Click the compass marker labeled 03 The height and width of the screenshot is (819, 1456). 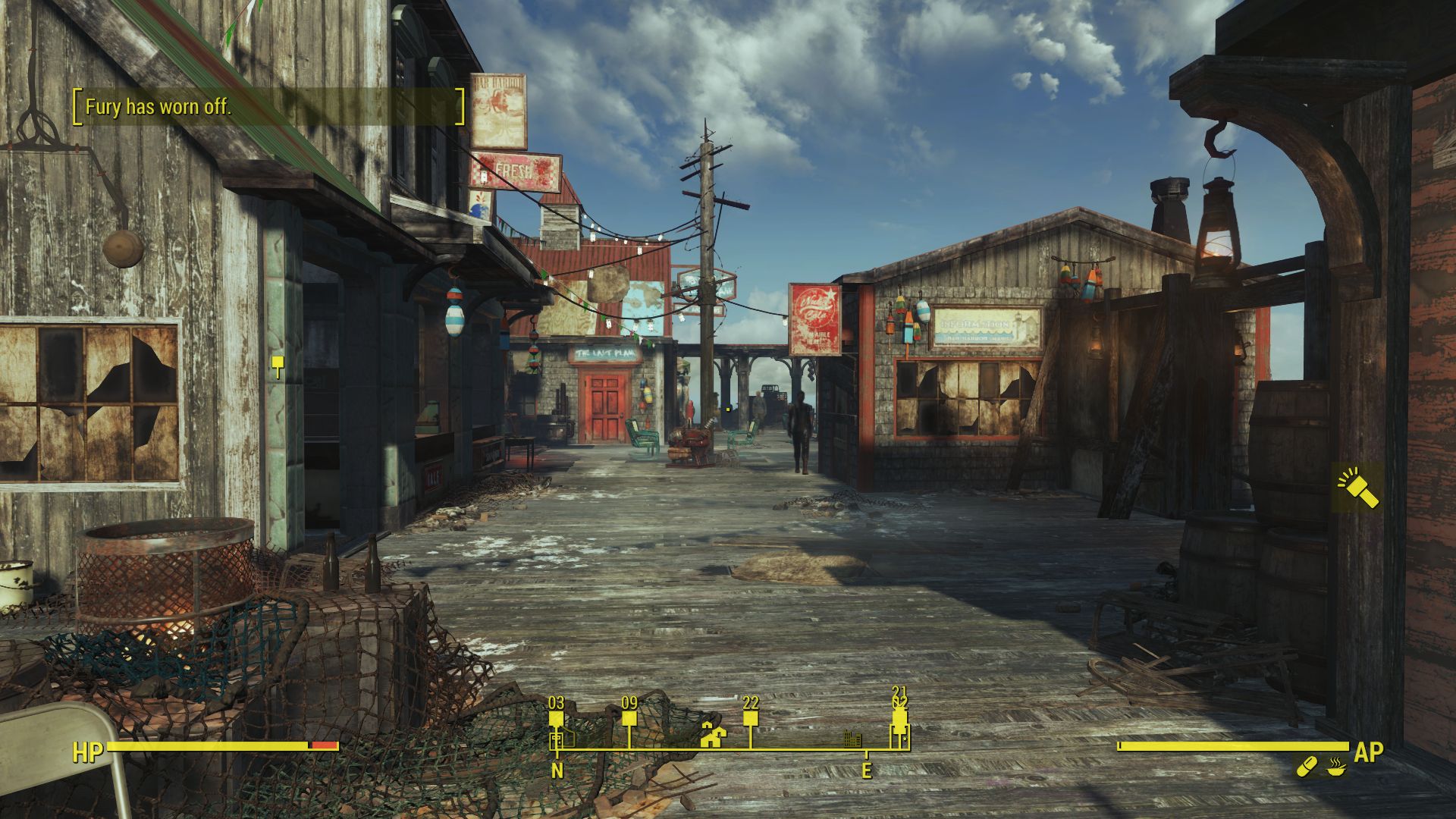click(x=557, y=718)
